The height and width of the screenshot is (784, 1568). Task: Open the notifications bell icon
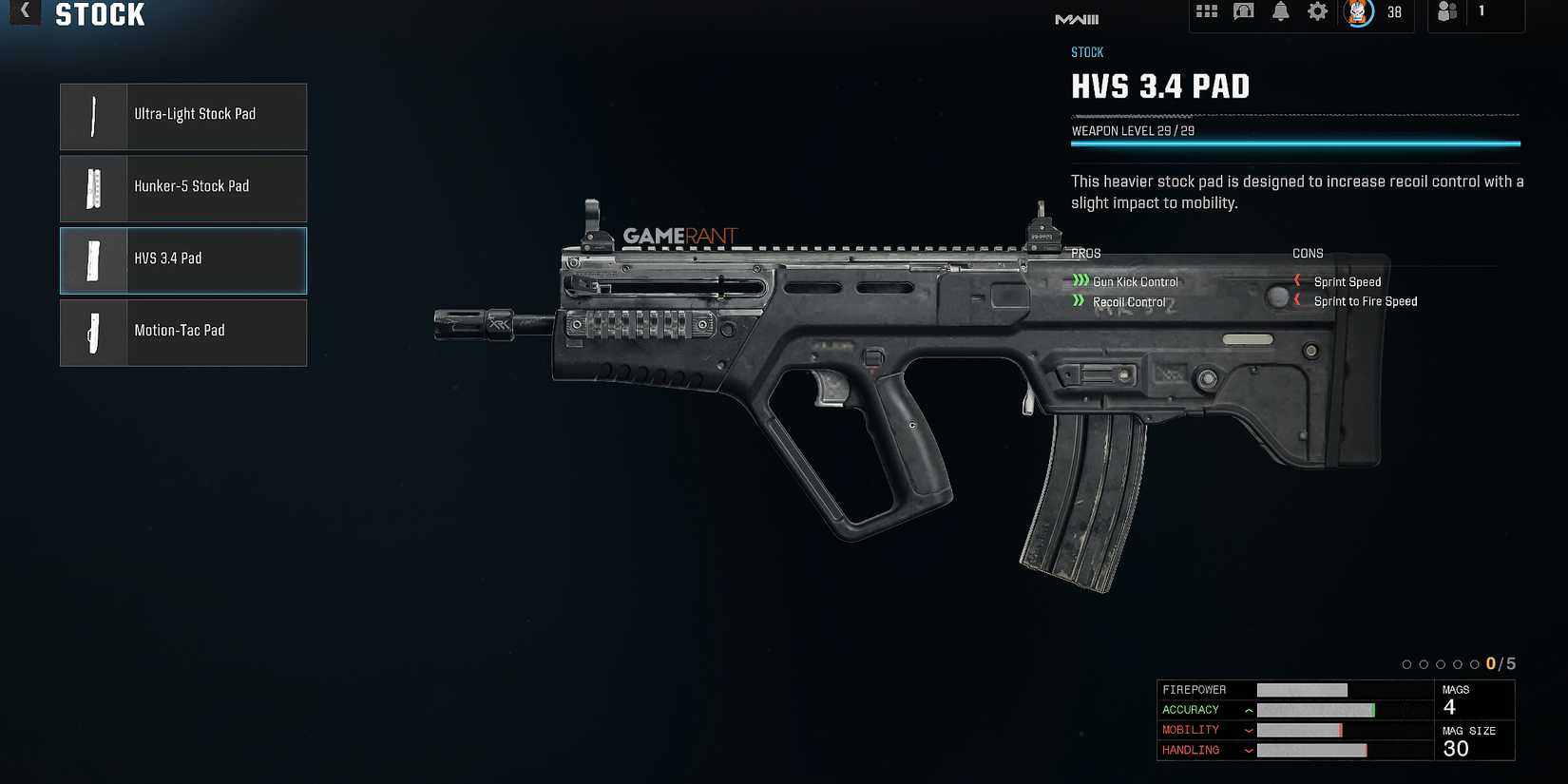tap(1279, 12)
